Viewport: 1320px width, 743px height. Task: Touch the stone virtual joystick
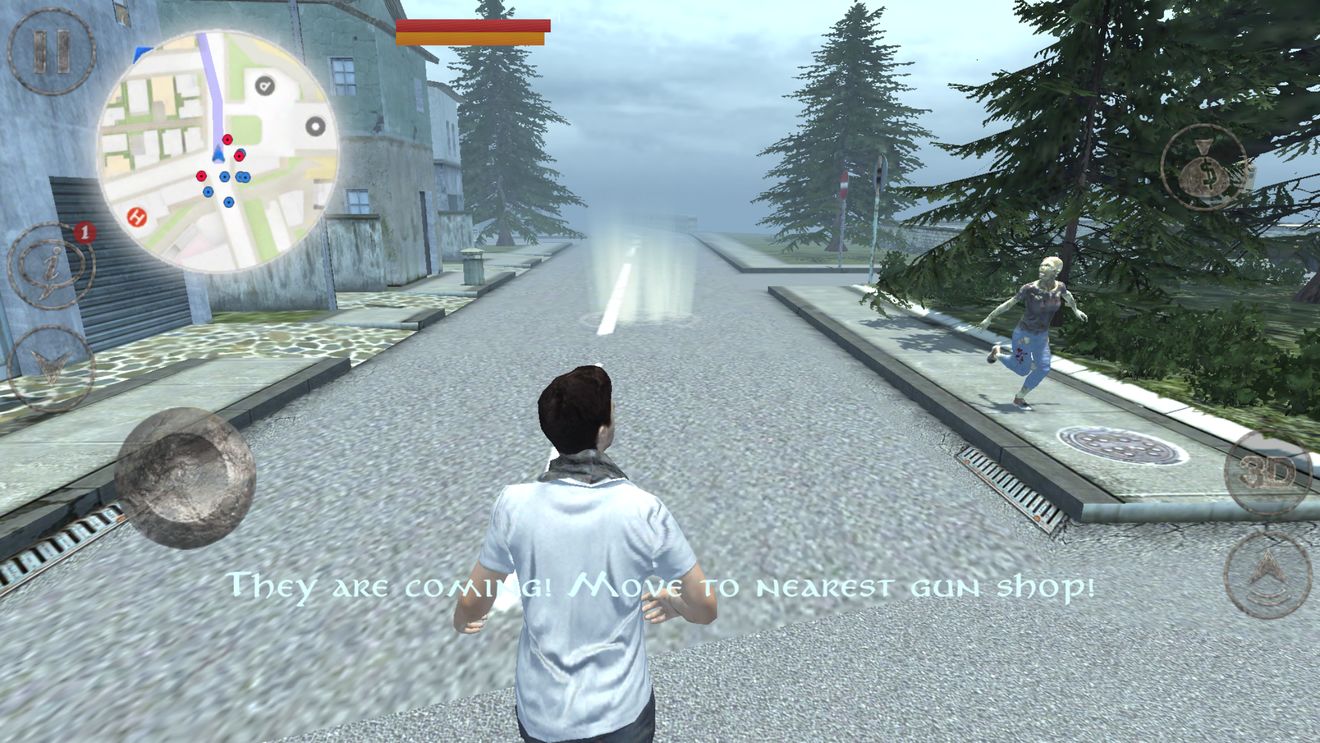pos(185,477)
